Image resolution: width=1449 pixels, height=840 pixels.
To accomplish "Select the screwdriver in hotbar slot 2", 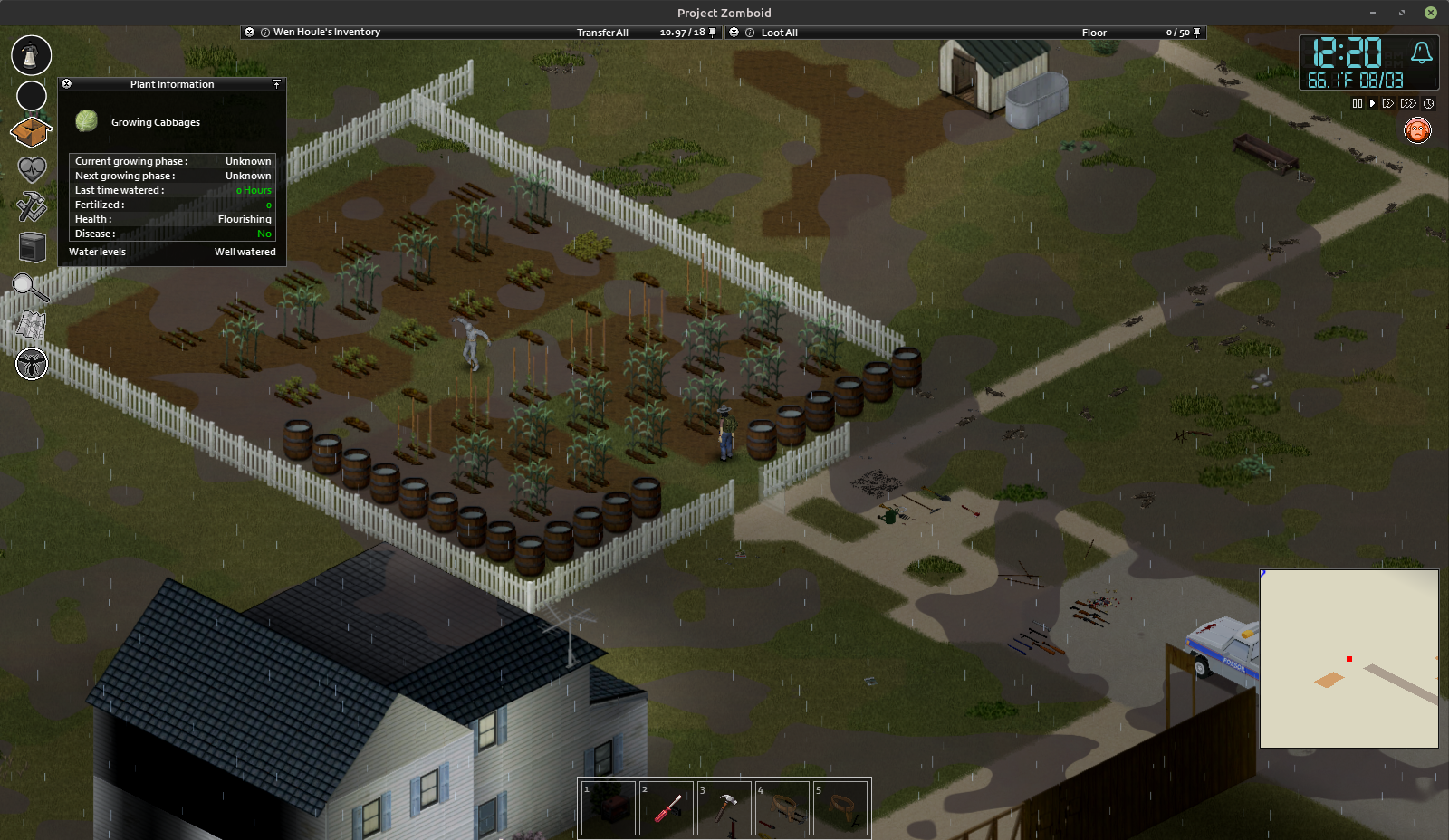I will click(x=667, y=807).
